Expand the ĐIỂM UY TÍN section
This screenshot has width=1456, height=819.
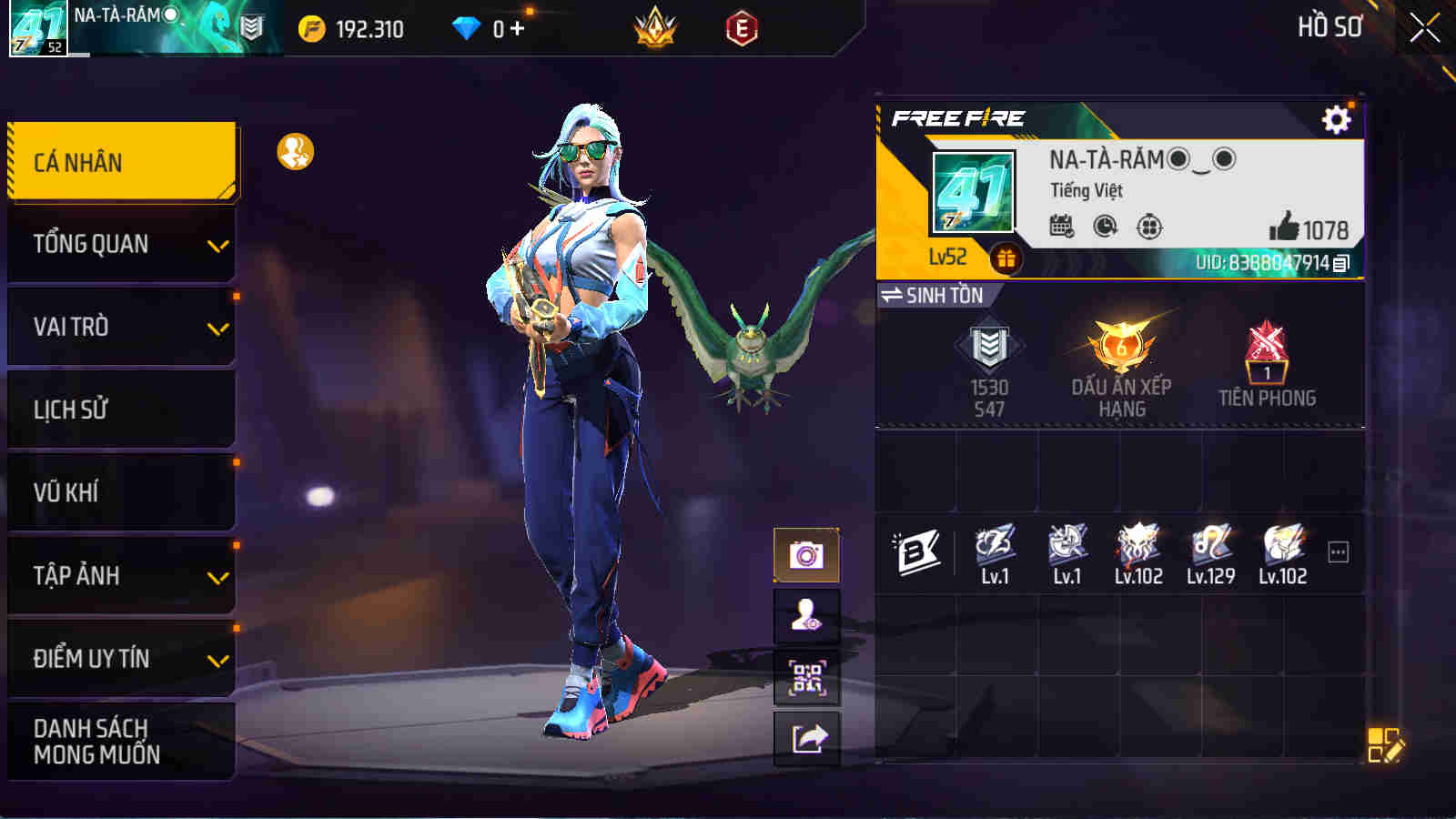coord(118,660)
